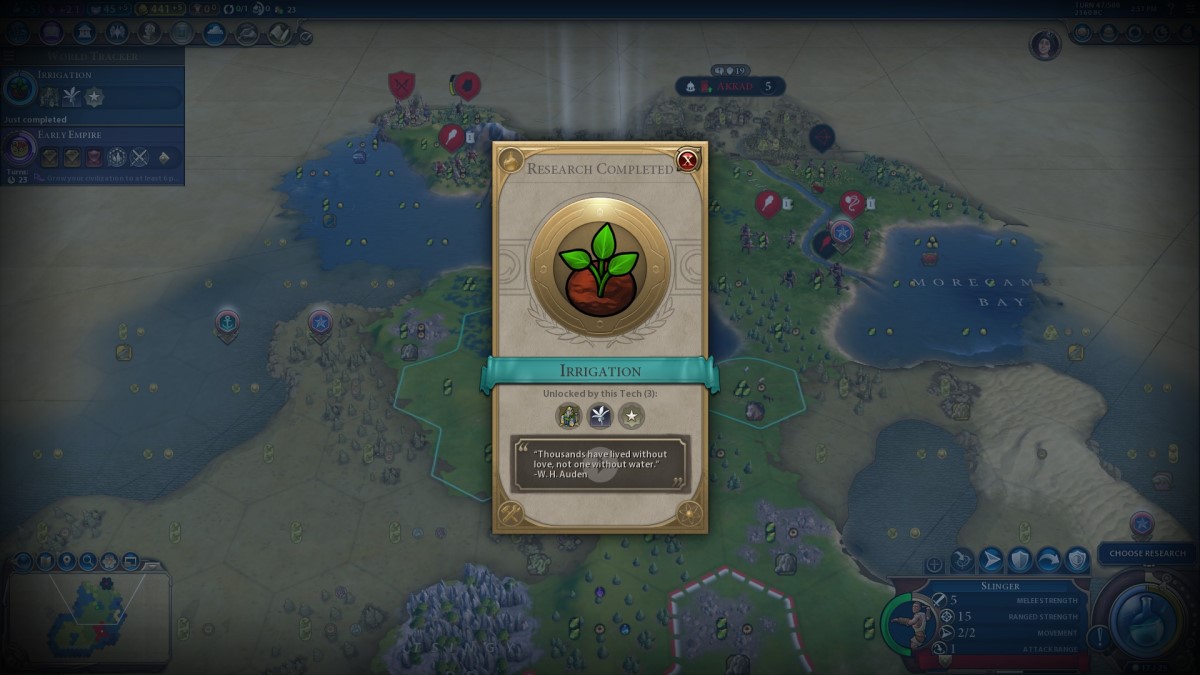Open the map search magnifier tool
This screenshot has width=1200, height=675.
(x=88, y=561)
